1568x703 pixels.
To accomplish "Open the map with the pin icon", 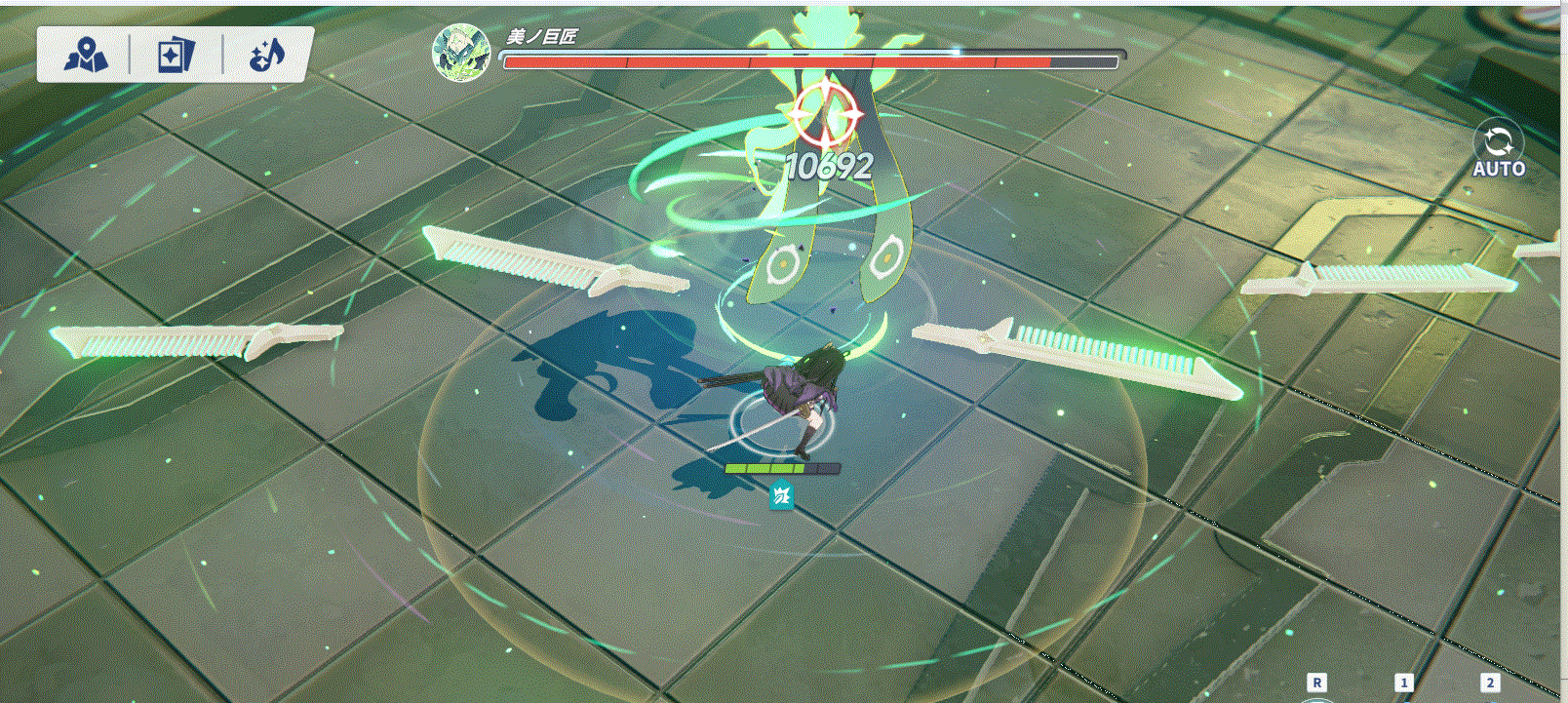I will 86,56.
